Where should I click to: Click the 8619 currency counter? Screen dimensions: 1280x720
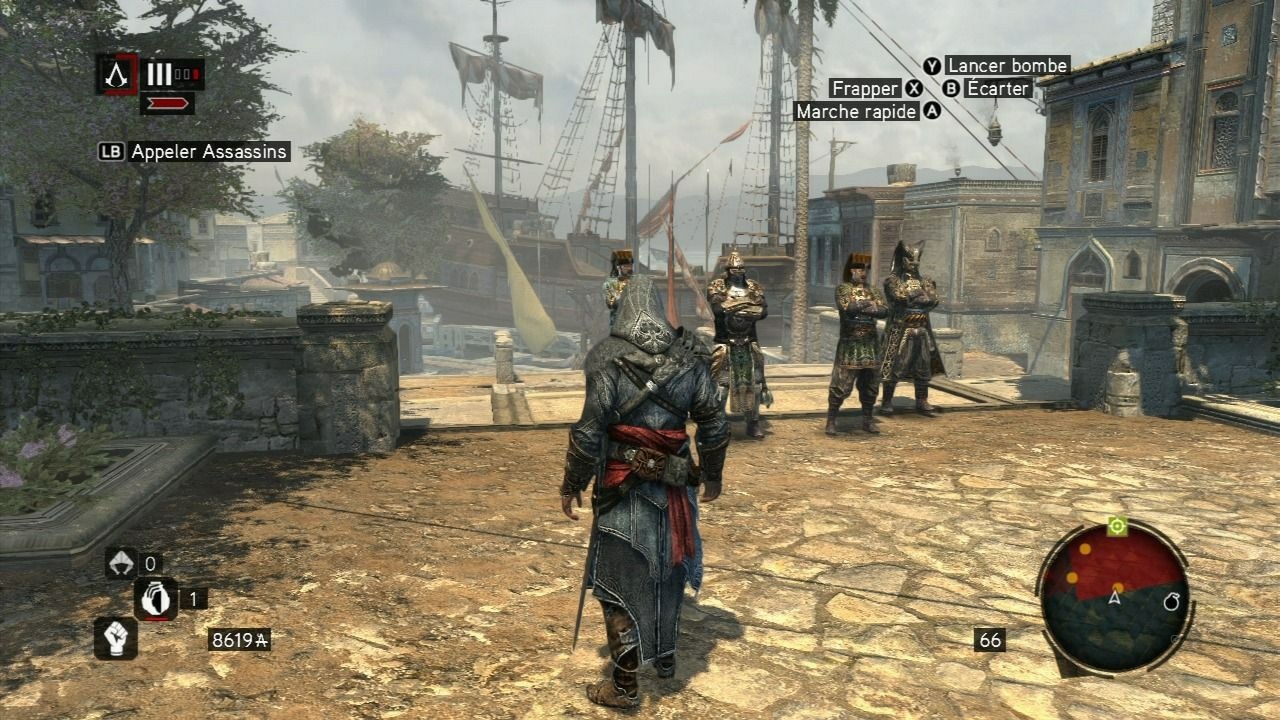point(238,637)
